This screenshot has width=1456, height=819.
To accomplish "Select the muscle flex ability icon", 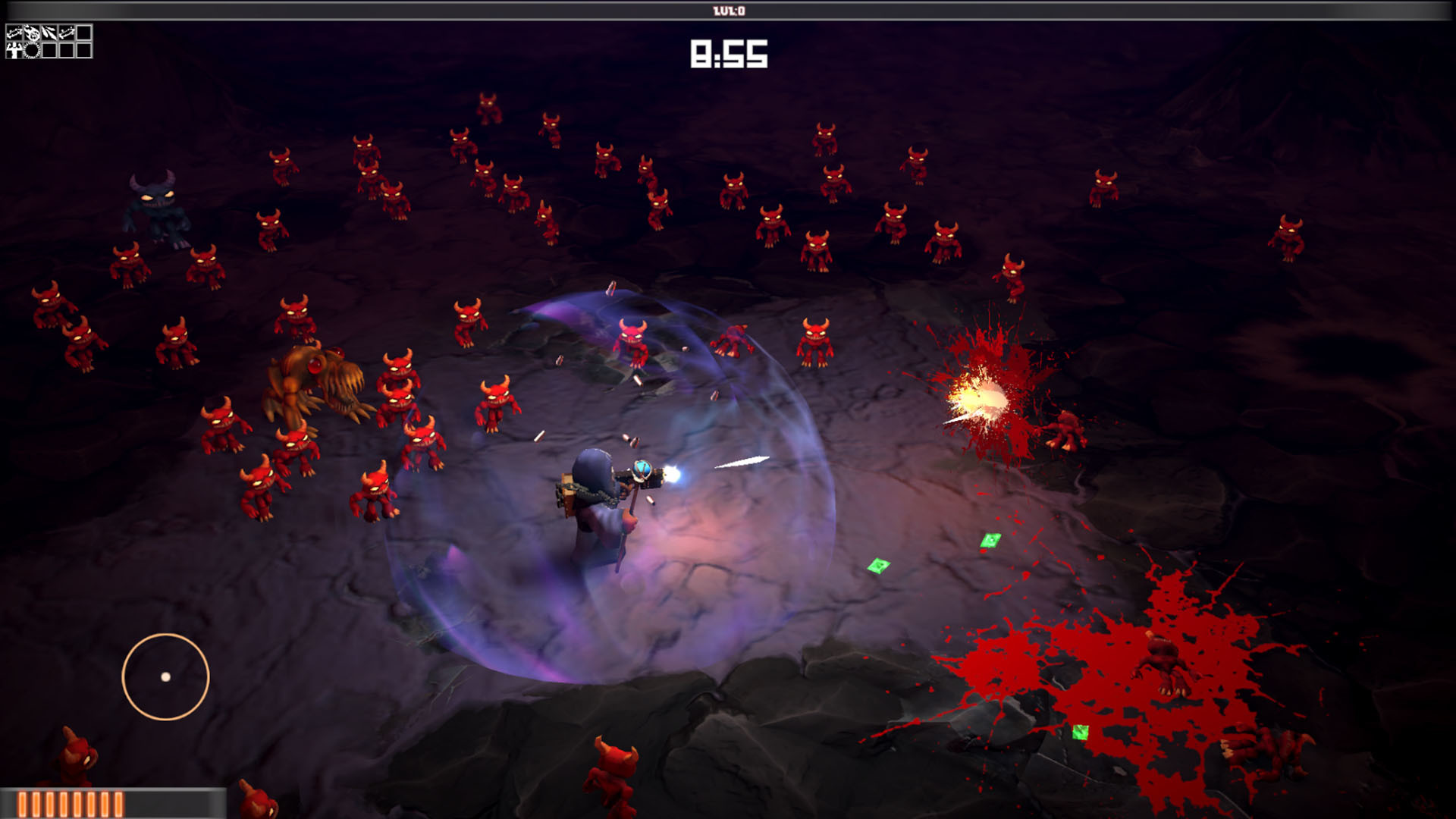I will tap(14, 50).
